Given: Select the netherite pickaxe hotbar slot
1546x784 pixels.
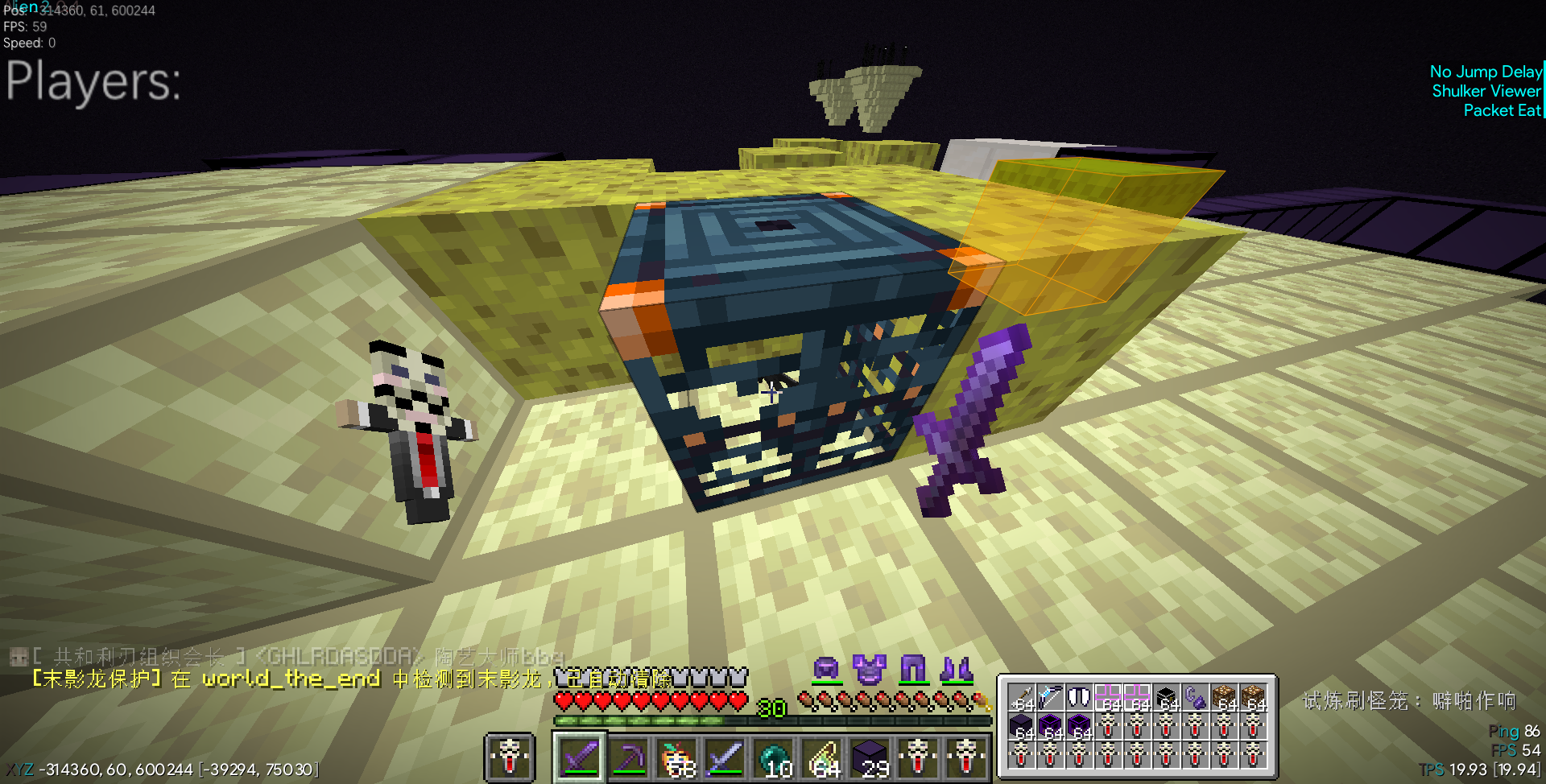Looking at the screenshot, I should [629, 757].
